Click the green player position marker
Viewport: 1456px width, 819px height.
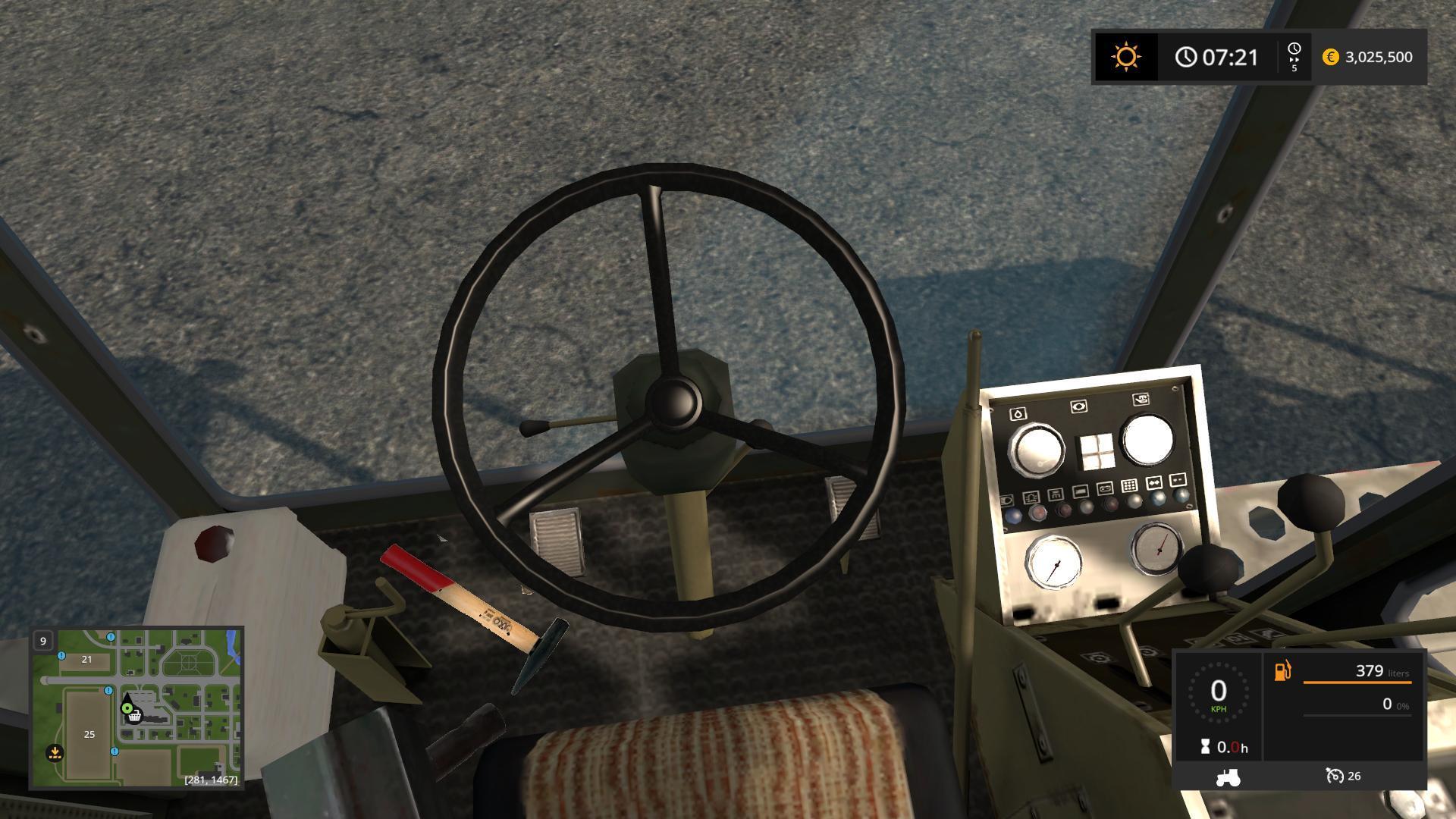[x=127, y=708]
